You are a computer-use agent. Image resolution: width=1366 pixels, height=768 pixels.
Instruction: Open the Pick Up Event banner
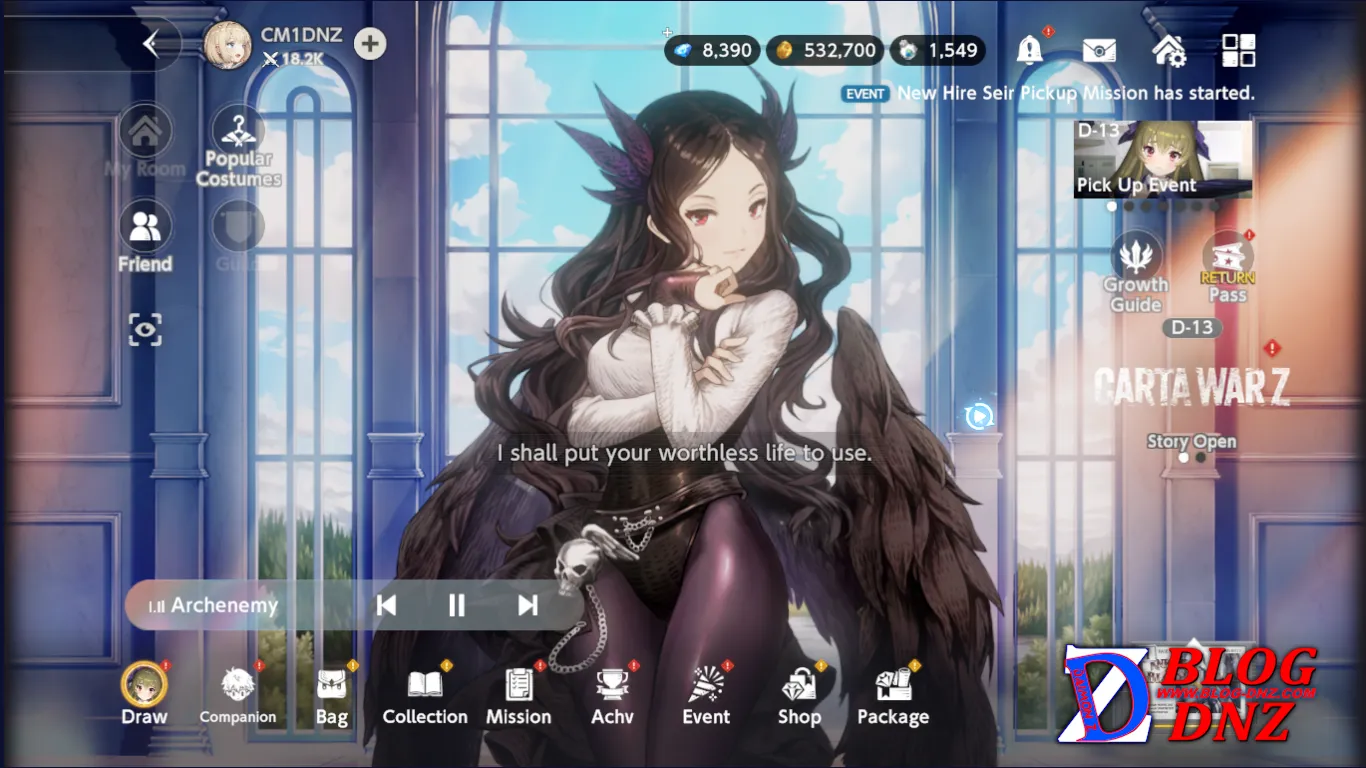pos(1163,160)
